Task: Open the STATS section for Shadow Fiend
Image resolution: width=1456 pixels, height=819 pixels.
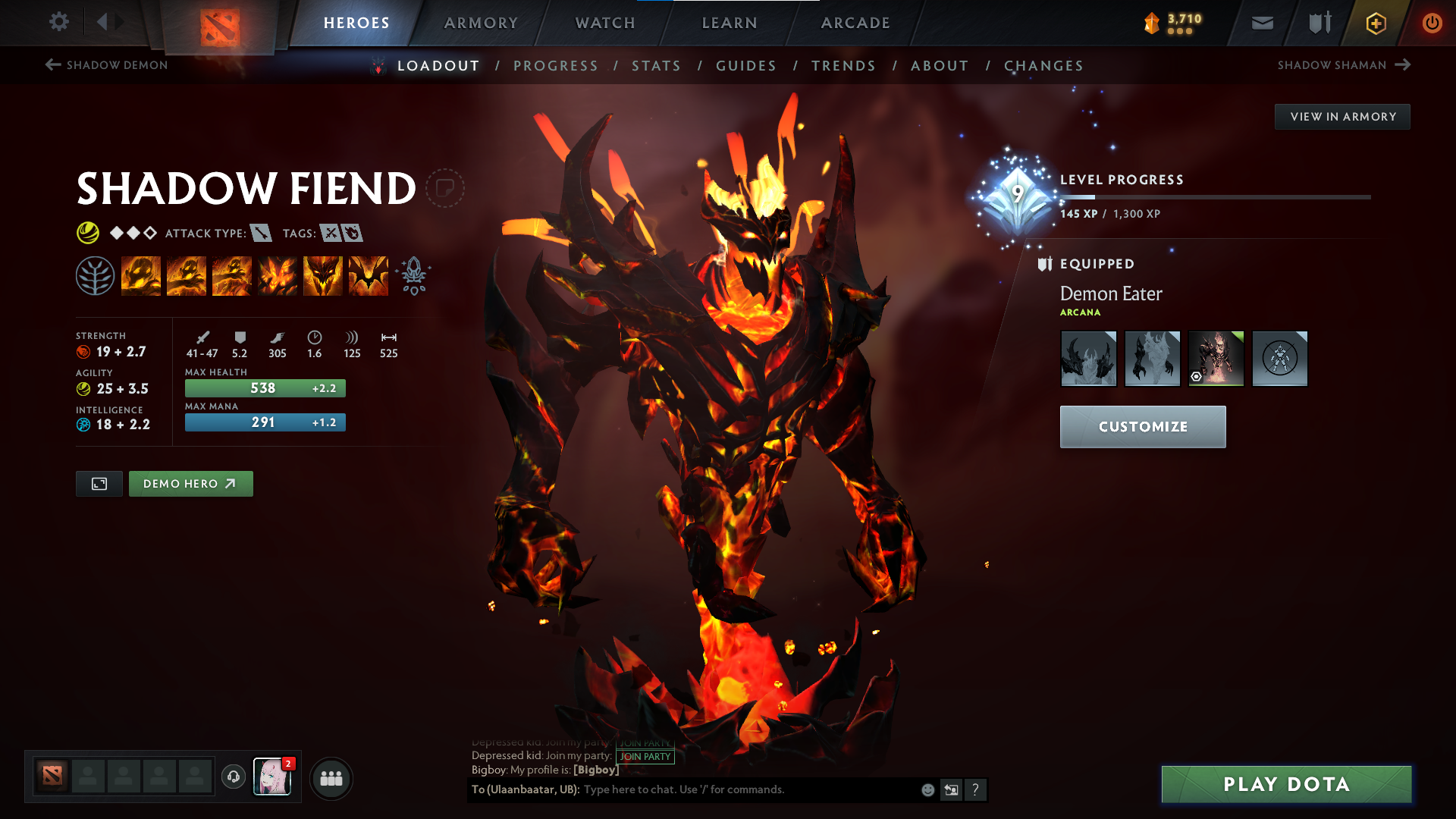Action: click(656, 66)
